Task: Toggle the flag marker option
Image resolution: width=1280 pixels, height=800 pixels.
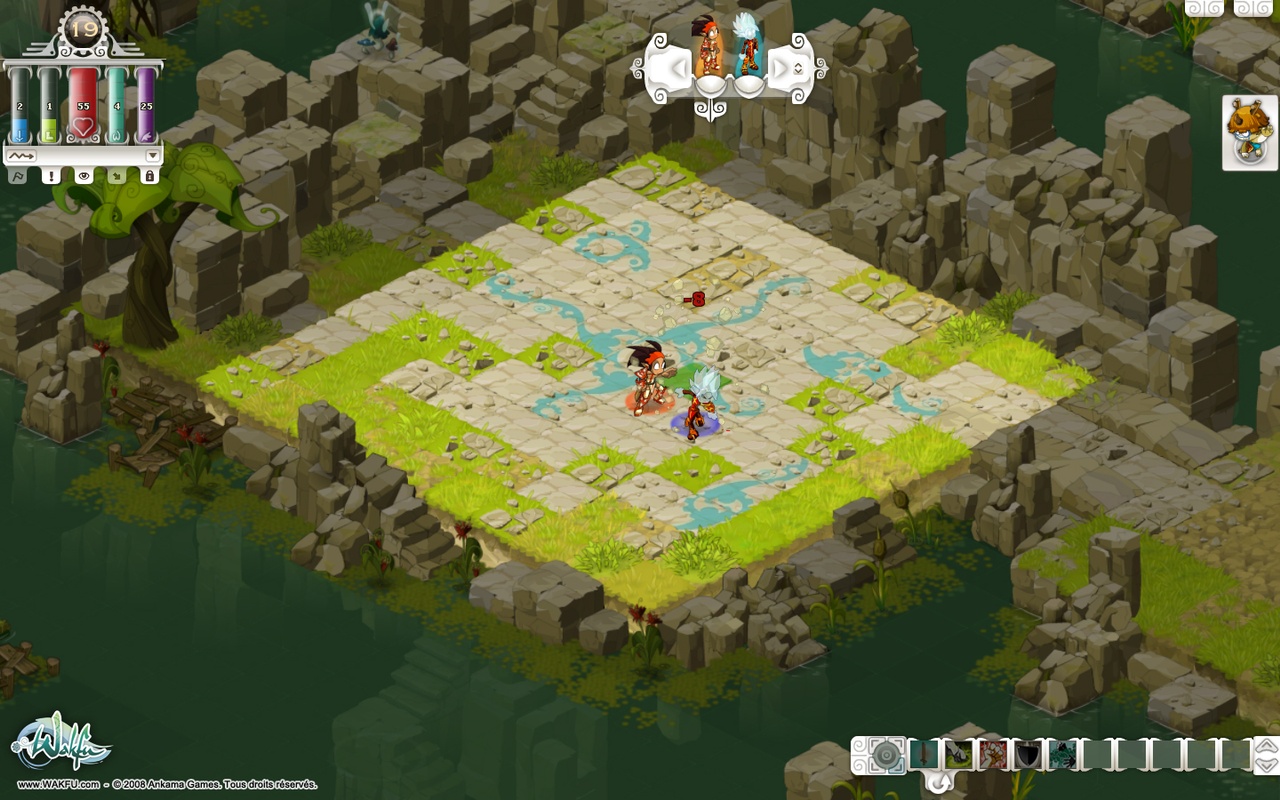Action: (x=18, y=176)
